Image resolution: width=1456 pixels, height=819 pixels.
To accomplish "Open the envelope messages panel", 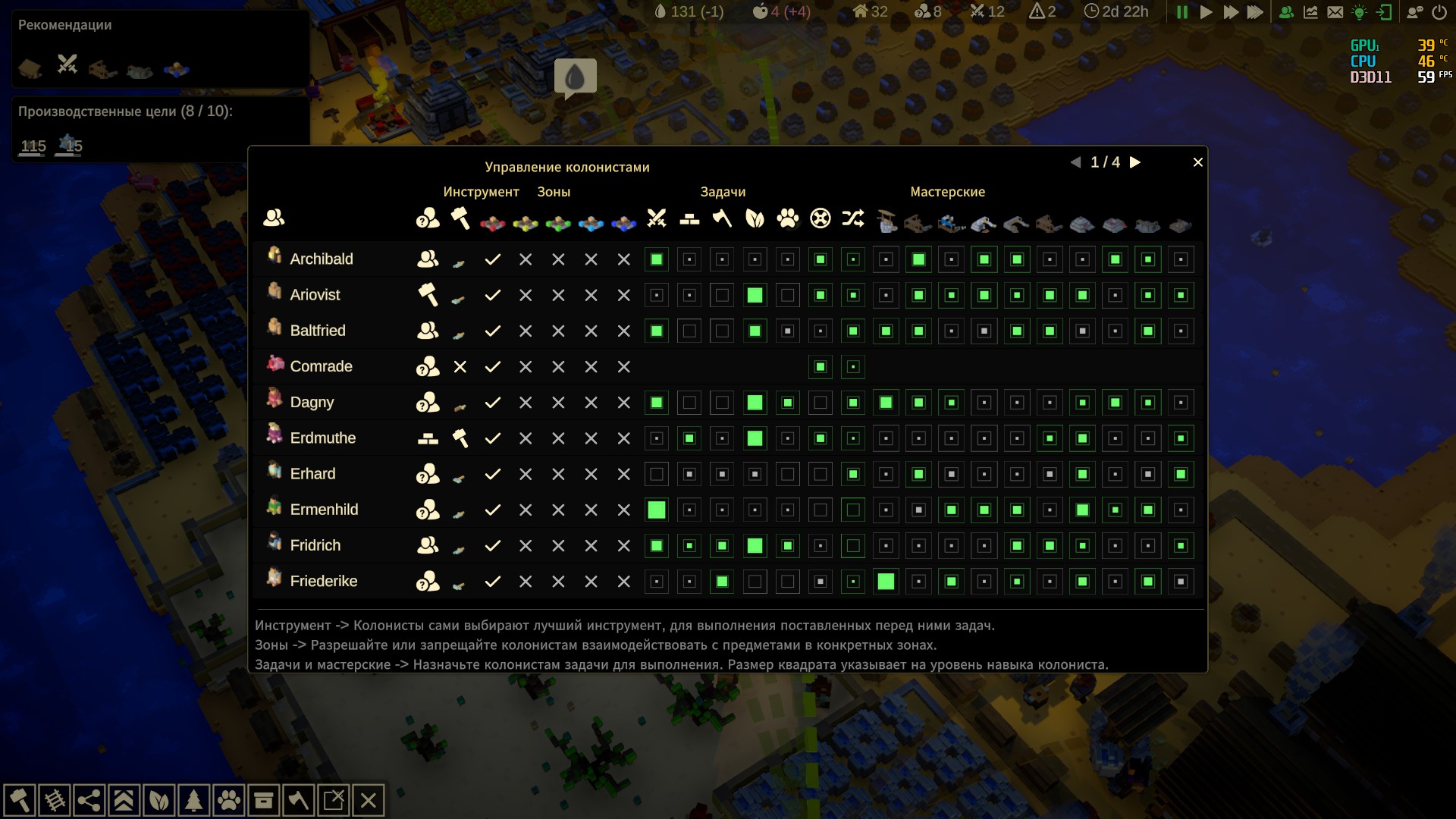I will (1335, 12).
